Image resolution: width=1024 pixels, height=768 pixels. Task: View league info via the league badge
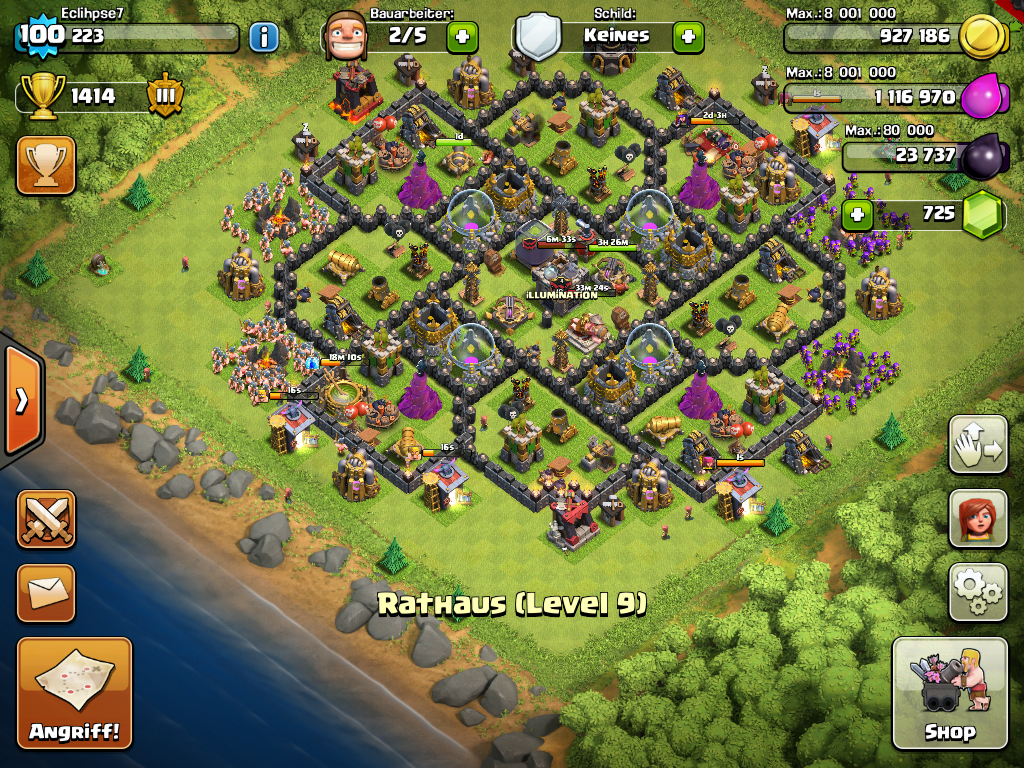click(165, 96)
